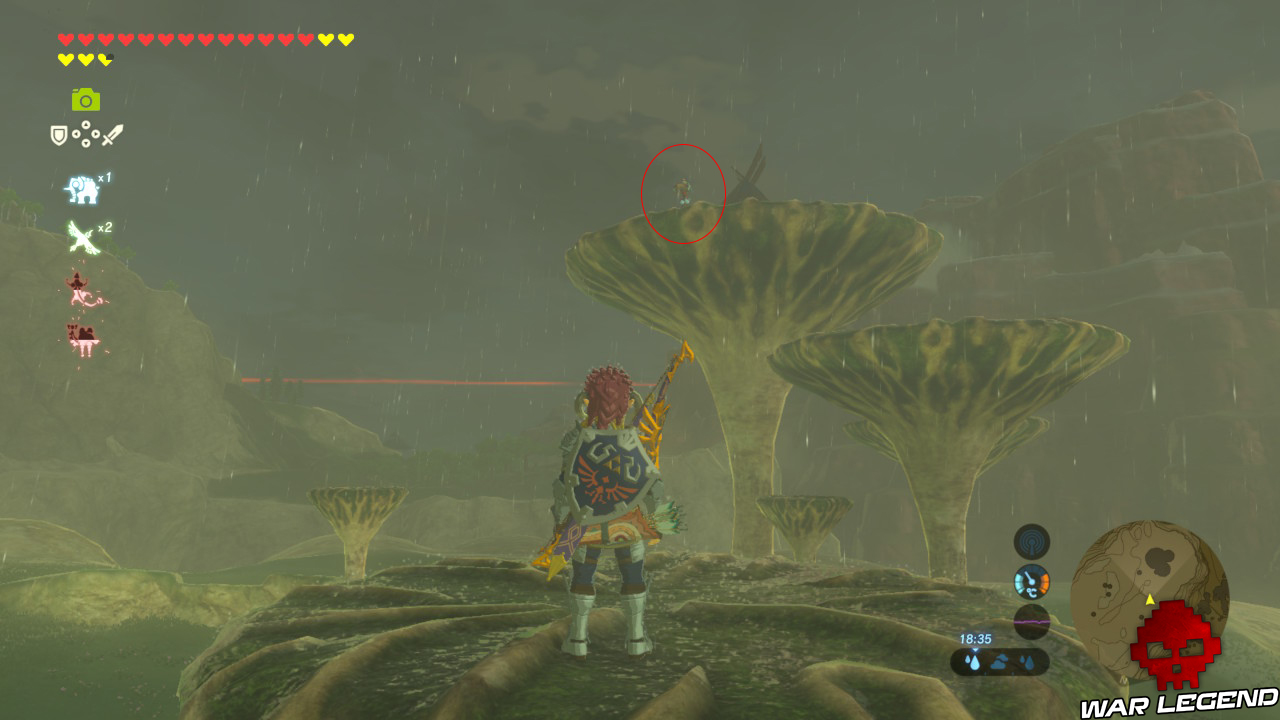This screenshot has height=720, width=1280.
Task: Select the Camera rune icon
Action: pos(85,100)
